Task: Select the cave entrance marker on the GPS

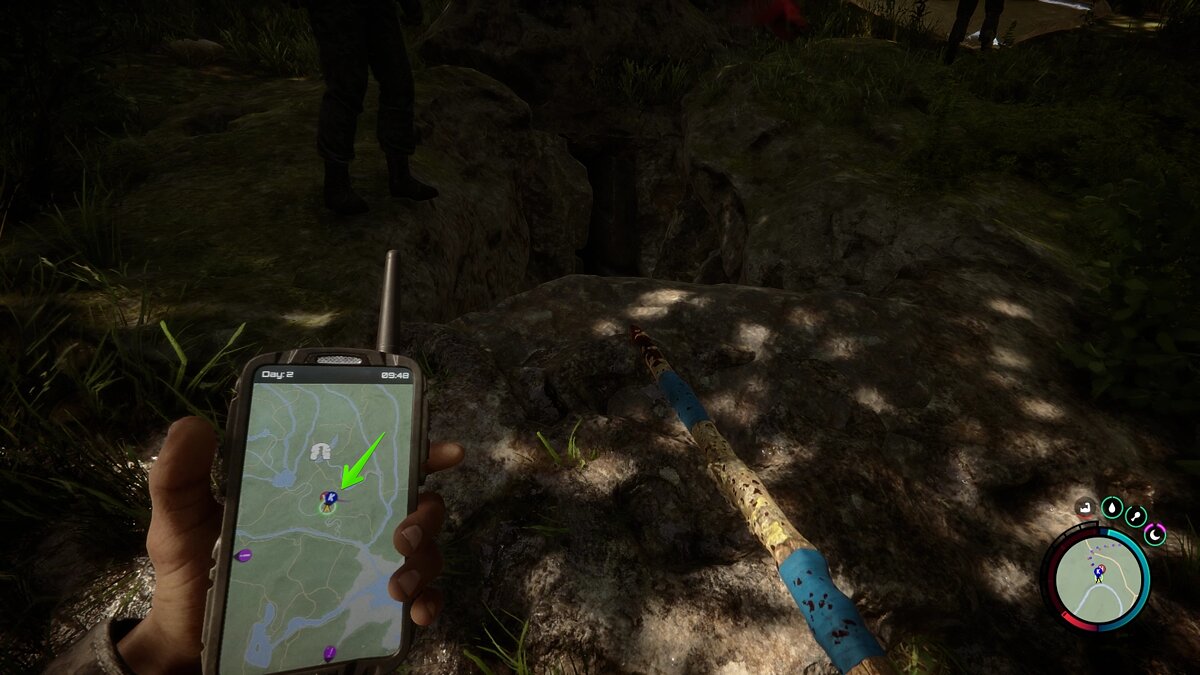Action: tap(322, 452)
